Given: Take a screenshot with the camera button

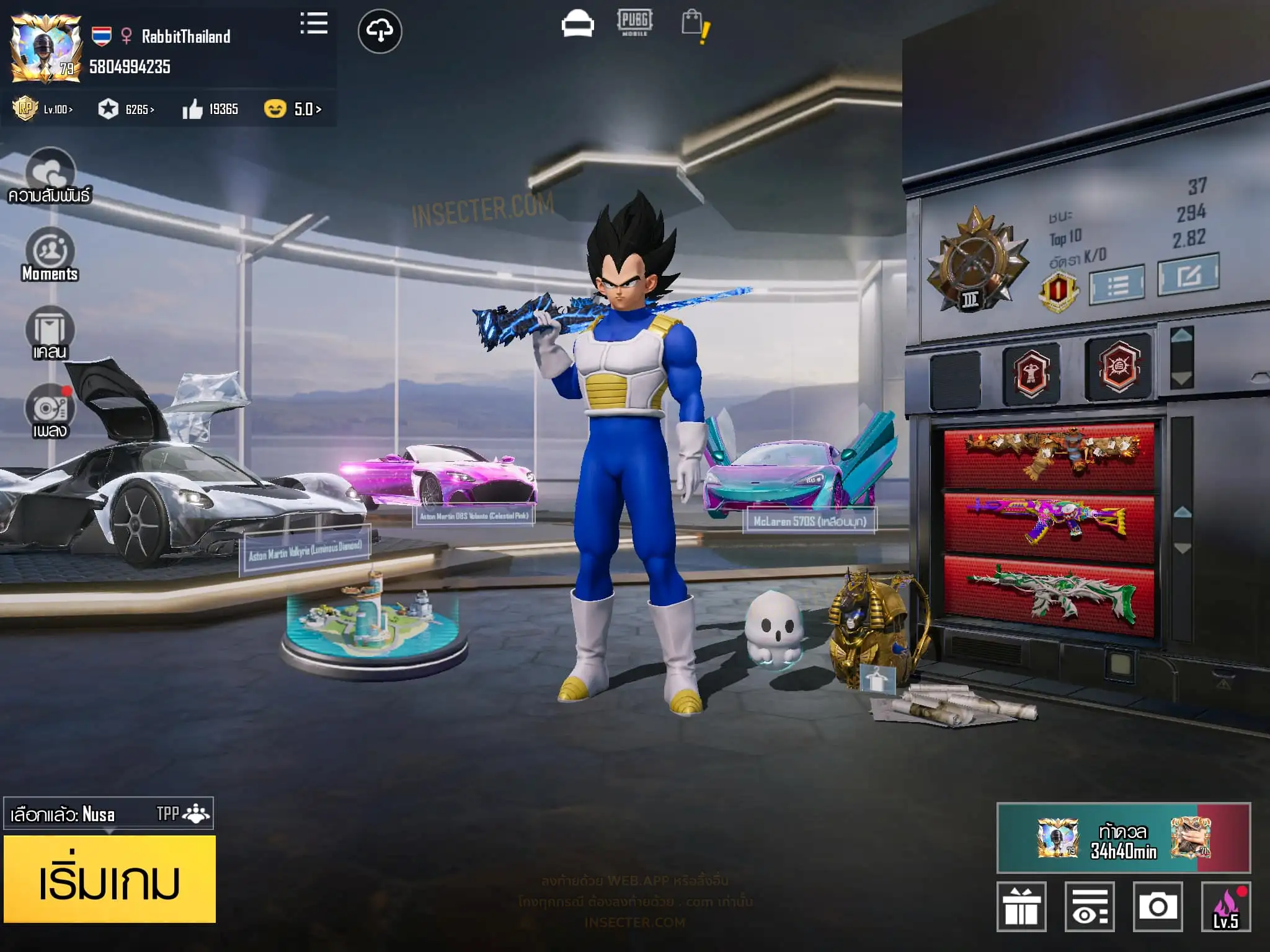Looking at the screenshot, I should (x=1157, y=906).
